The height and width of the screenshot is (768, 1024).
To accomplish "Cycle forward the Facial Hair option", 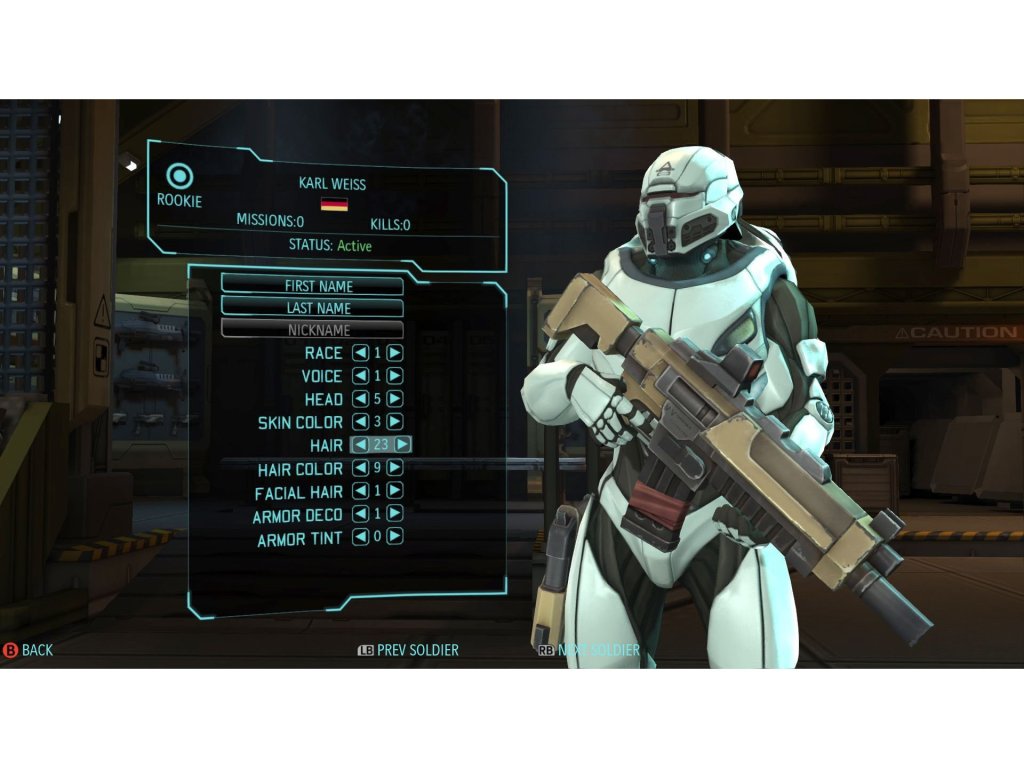I will coord(395,491).
